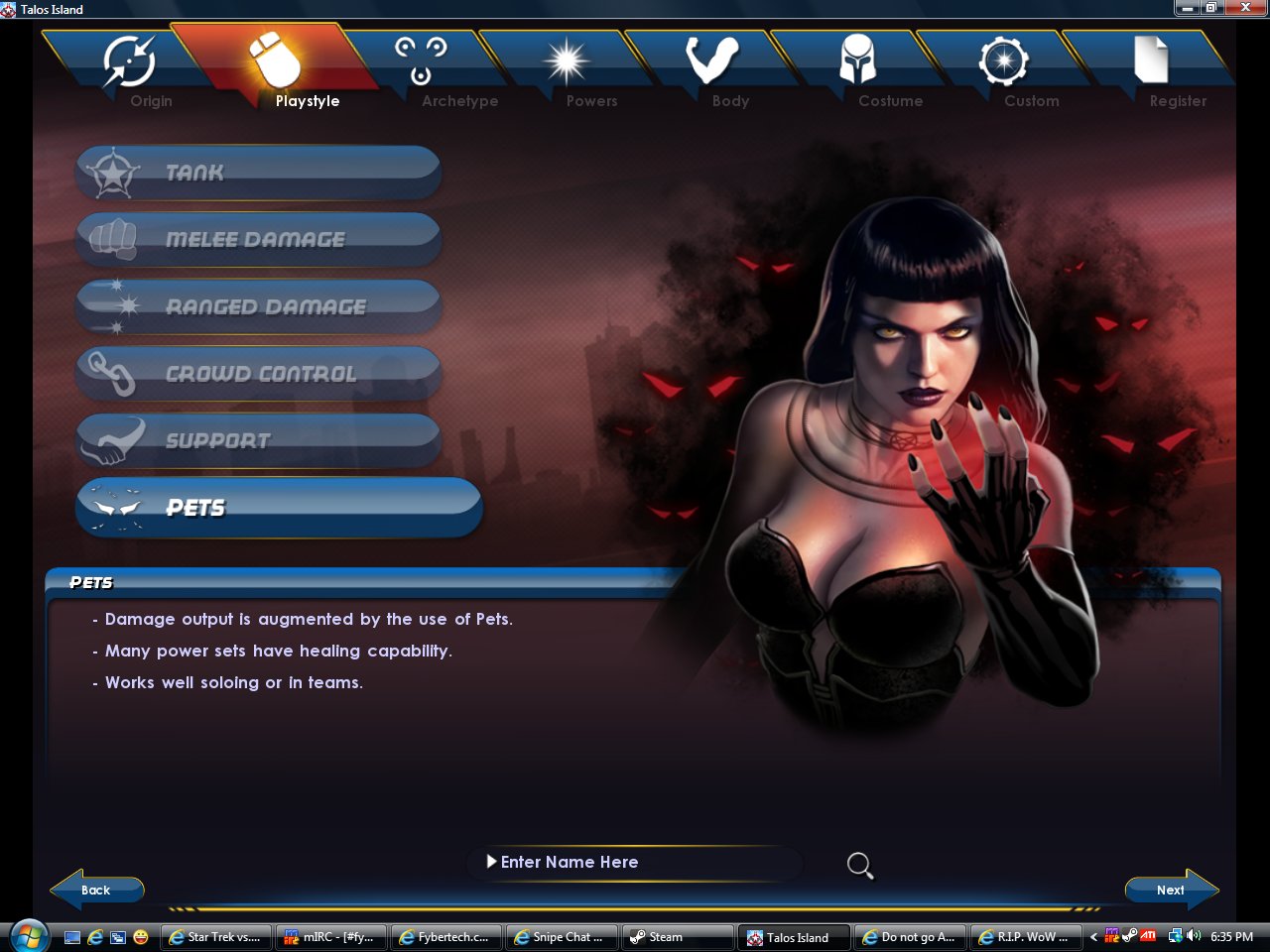Image resolution: width=1270 pixels, height=952 pixels.
Task: Proceed with the Next arrow button
Action: [x=1172, y=890]
